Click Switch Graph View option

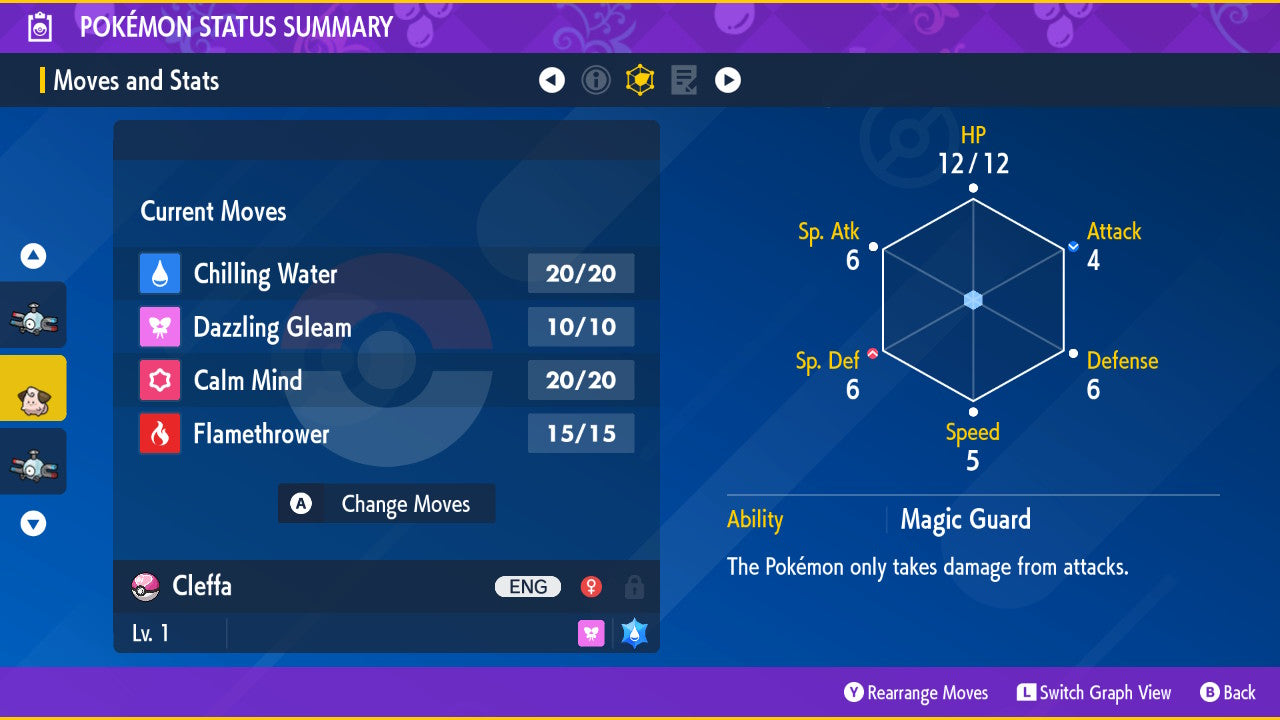click(1094, 693)
